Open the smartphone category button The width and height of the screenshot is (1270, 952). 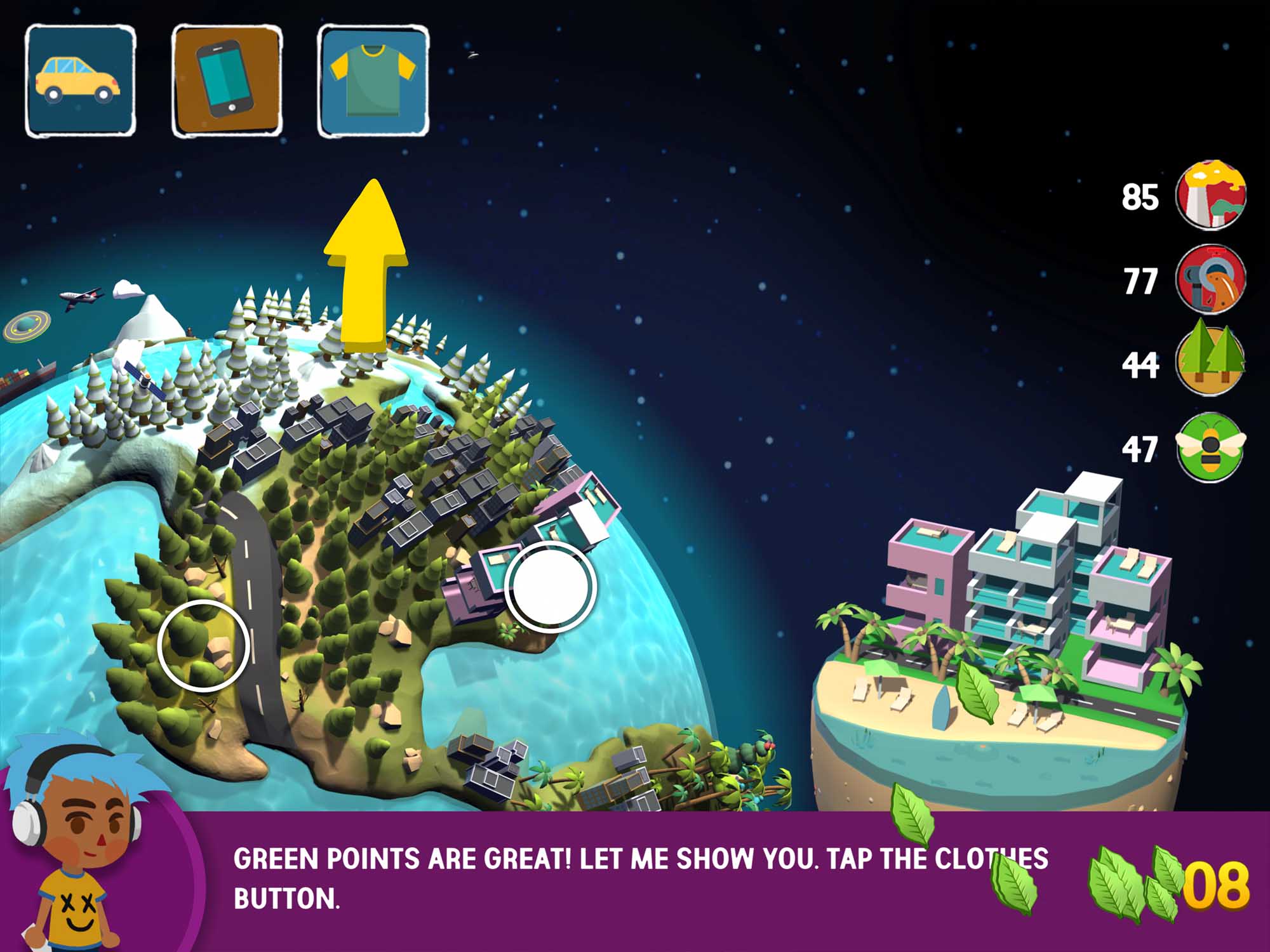pyautogui.click(x=227, y=81)
